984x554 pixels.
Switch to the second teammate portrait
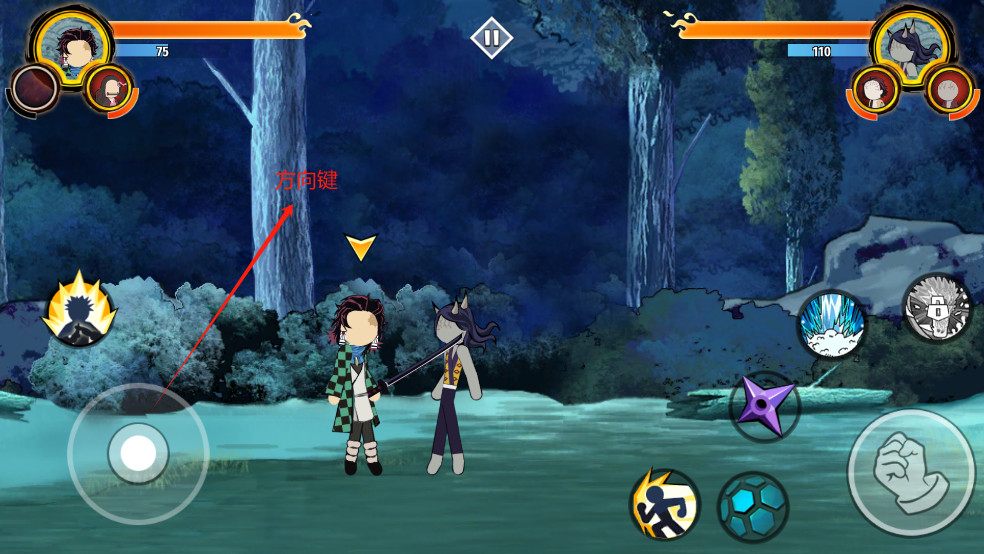[108, 88]
